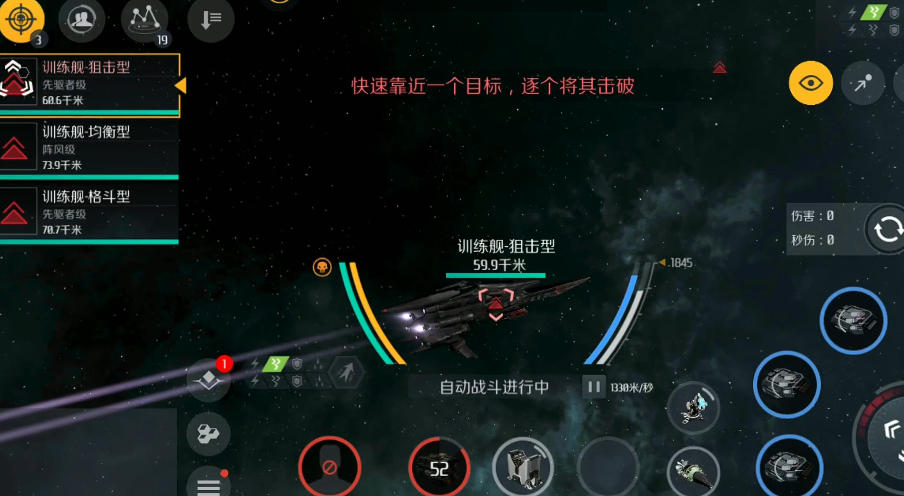This screenshot has width=904, height=496.
Task: Toggle the yellow eye view button
Action: [811, 83]
